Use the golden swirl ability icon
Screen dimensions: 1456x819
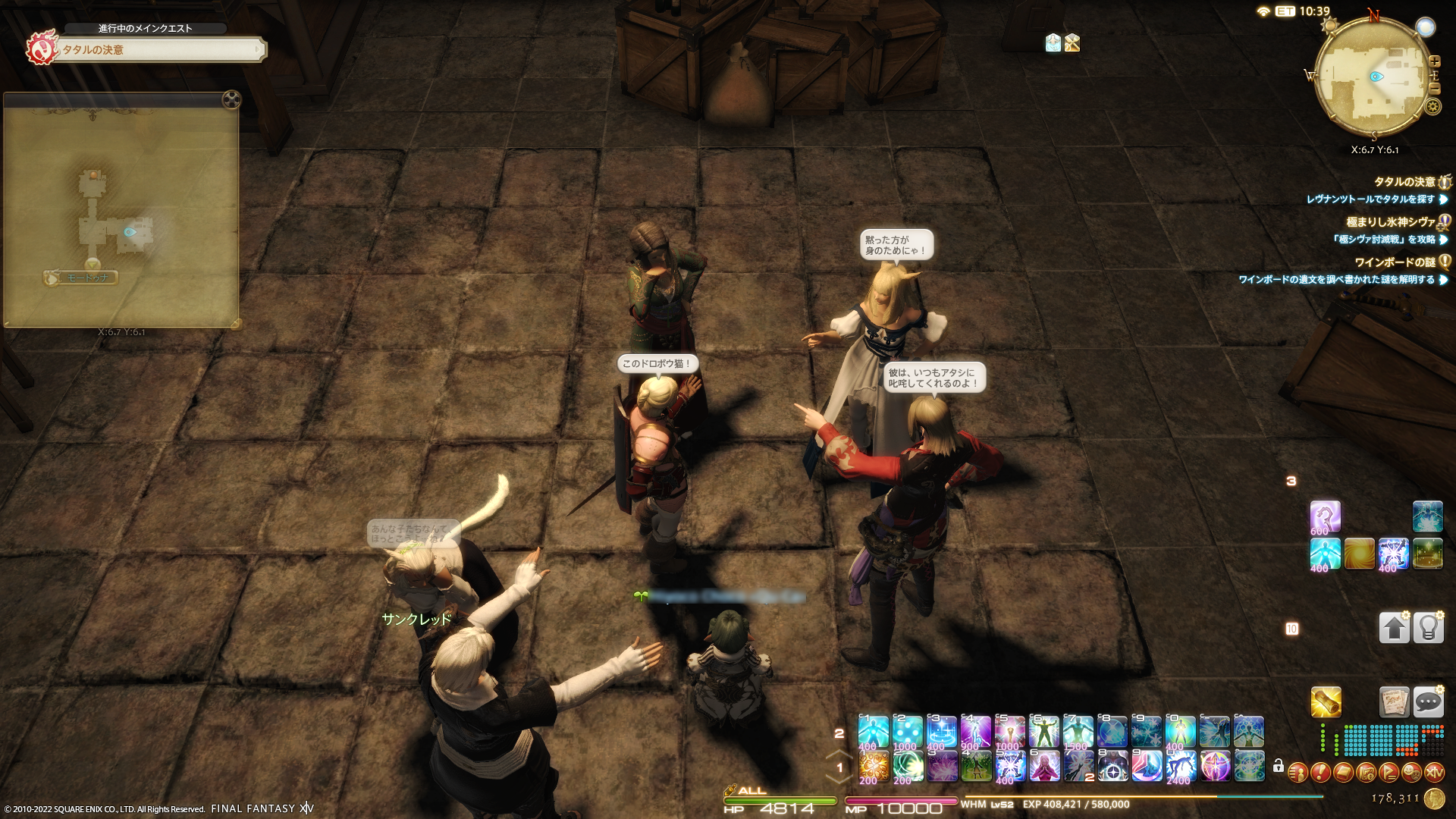[x=1359, y=554]
